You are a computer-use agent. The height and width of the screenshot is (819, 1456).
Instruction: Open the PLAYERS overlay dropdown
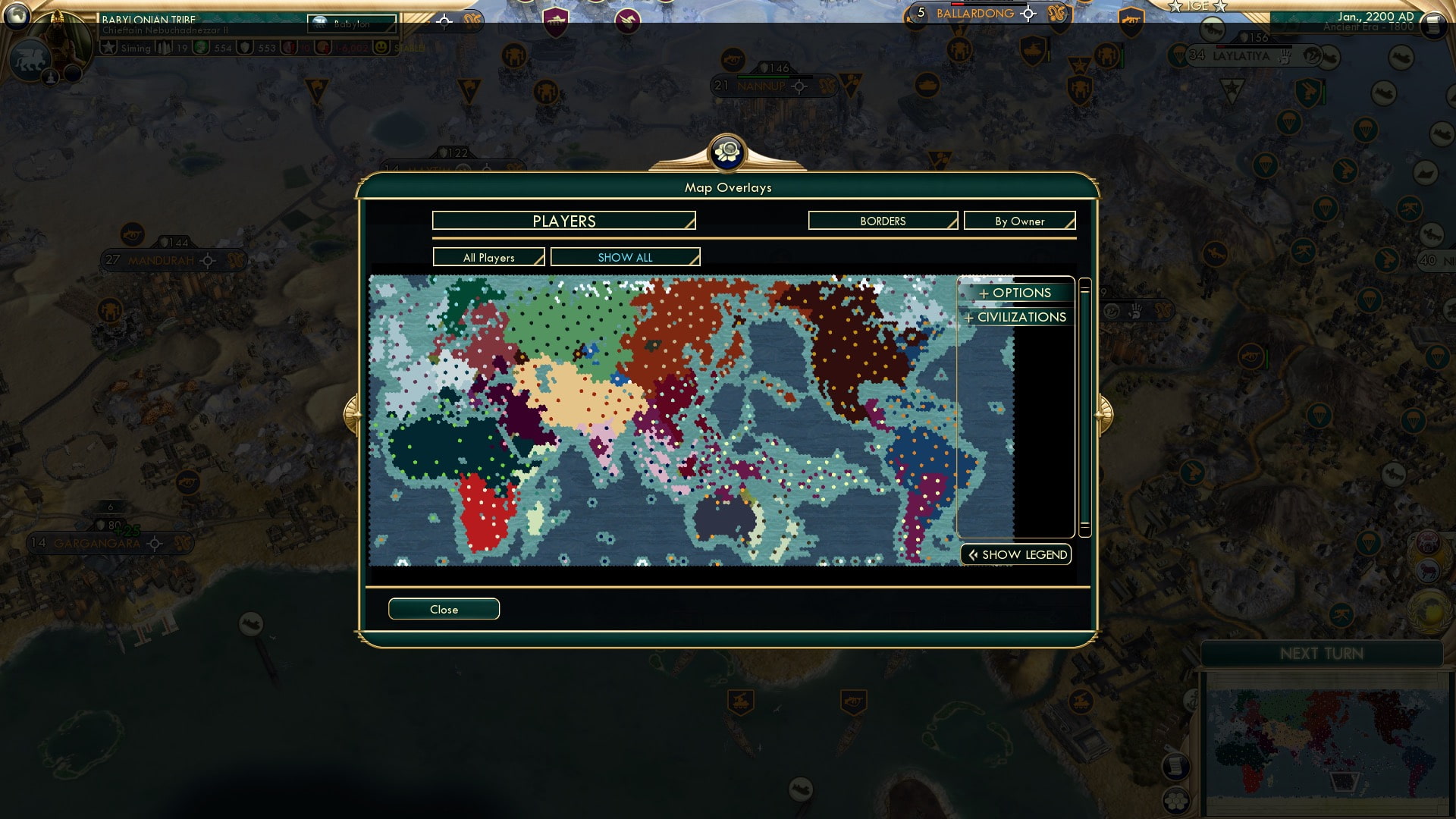563,221
